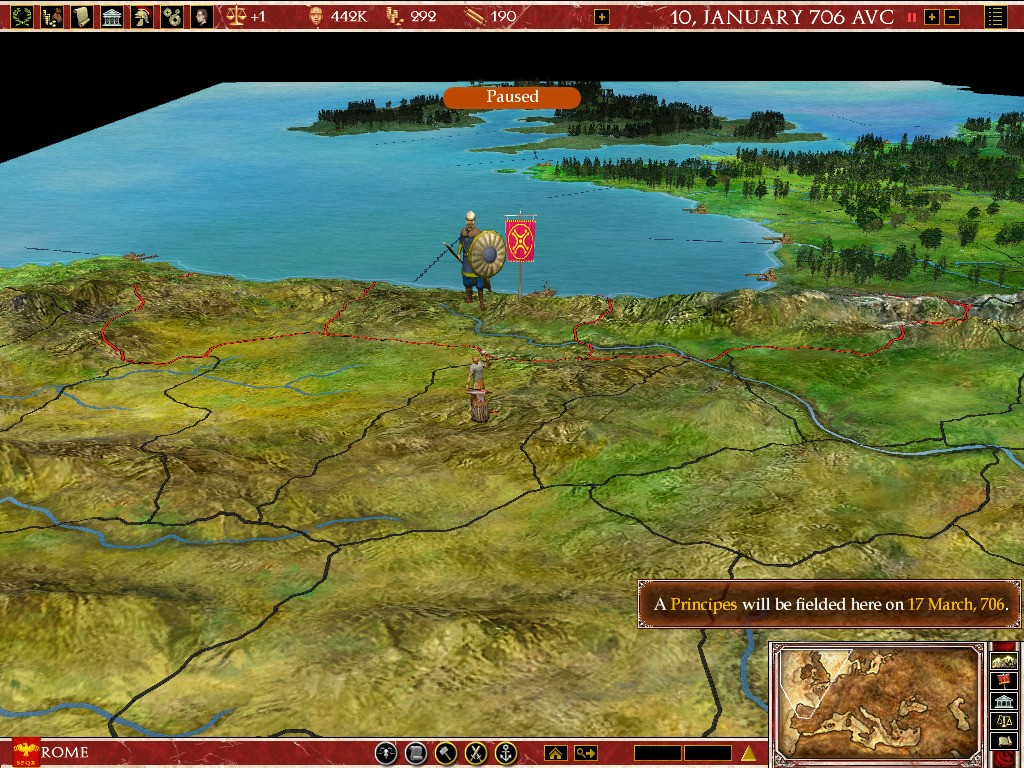Click the hammer button in bottom bar

(446, 753)
